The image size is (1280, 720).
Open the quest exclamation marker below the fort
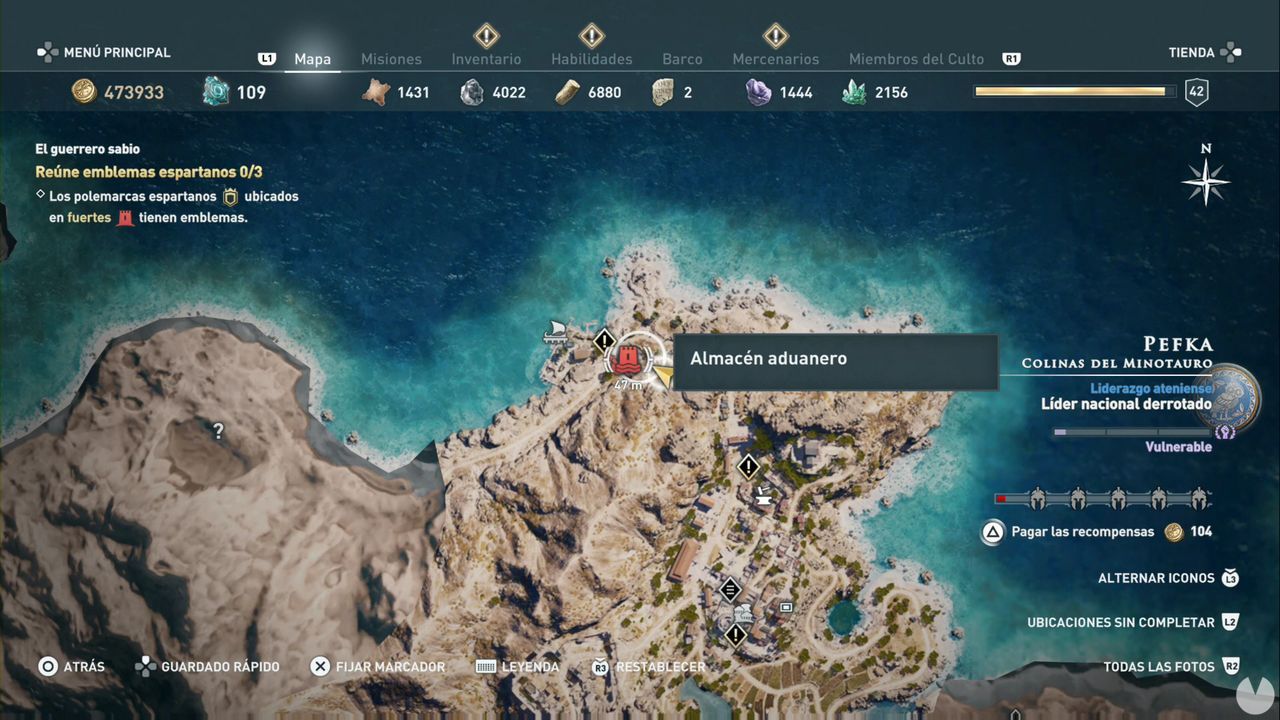[748, 466]
